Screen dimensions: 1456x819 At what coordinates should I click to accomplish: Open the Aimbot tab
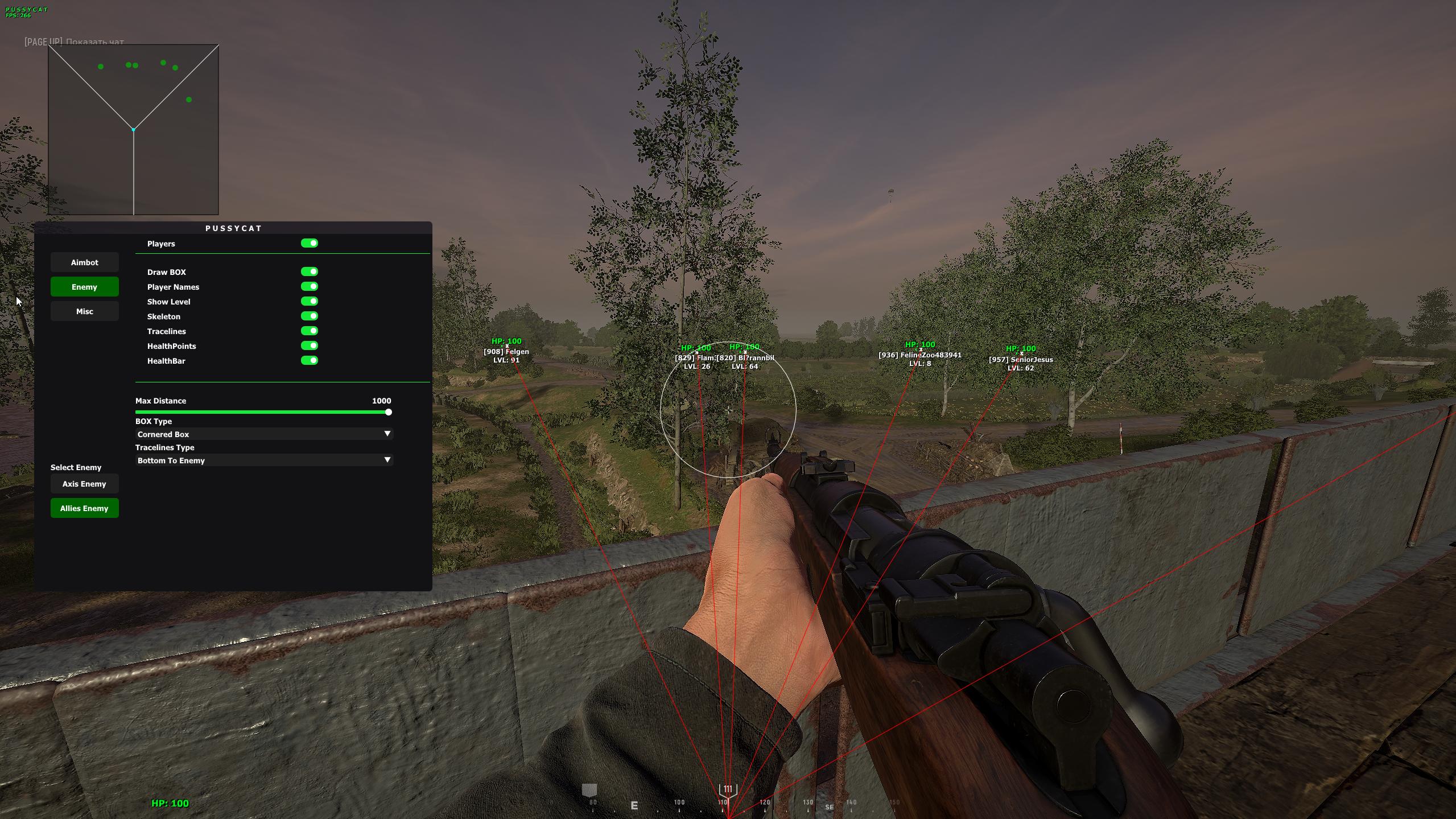tap(84, 262)
